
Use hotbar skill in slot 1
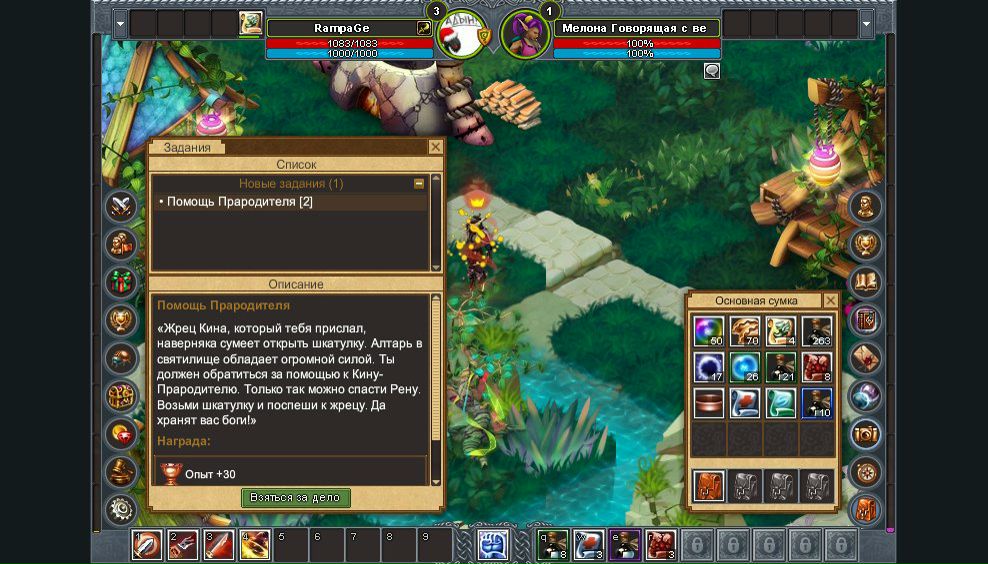[146, 545]
